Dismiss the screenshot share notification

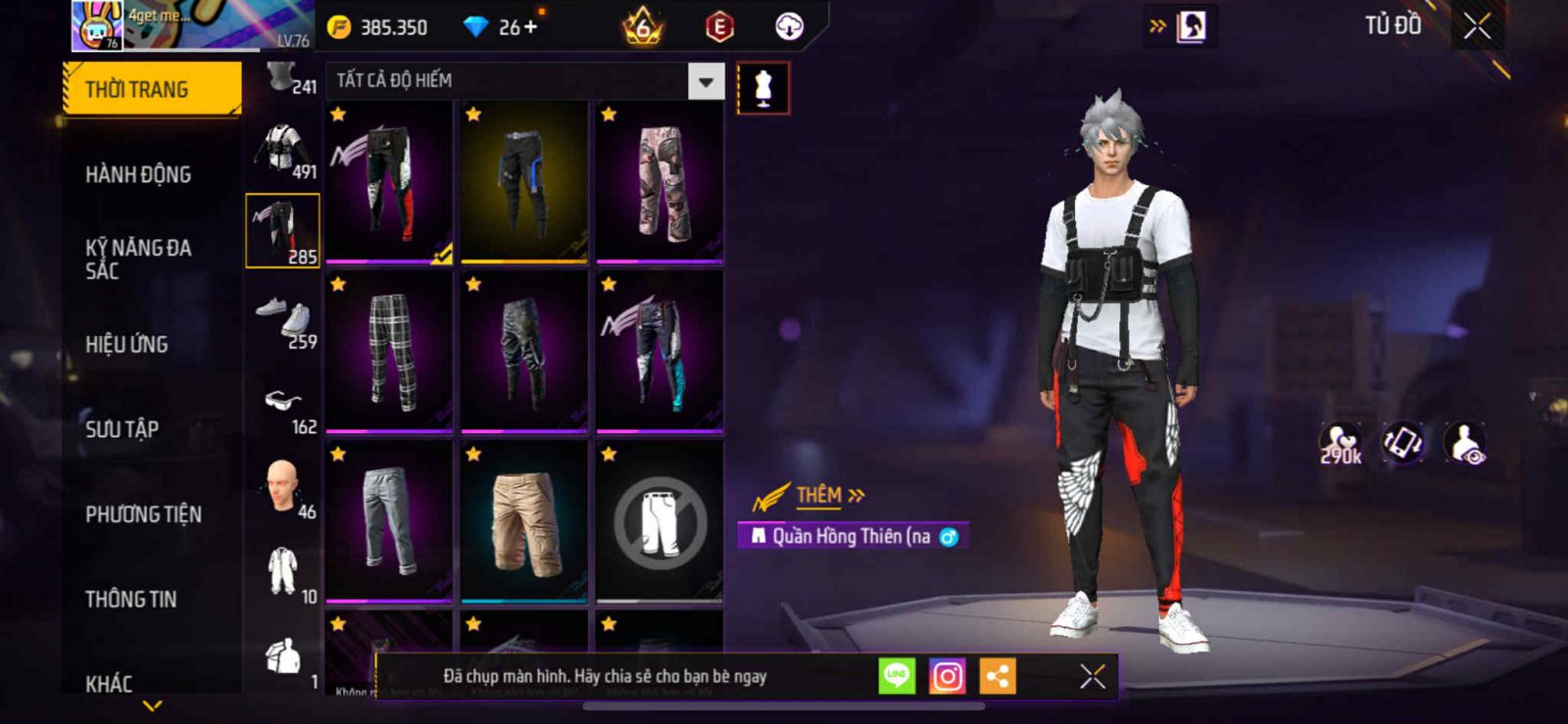(1092, 676)
